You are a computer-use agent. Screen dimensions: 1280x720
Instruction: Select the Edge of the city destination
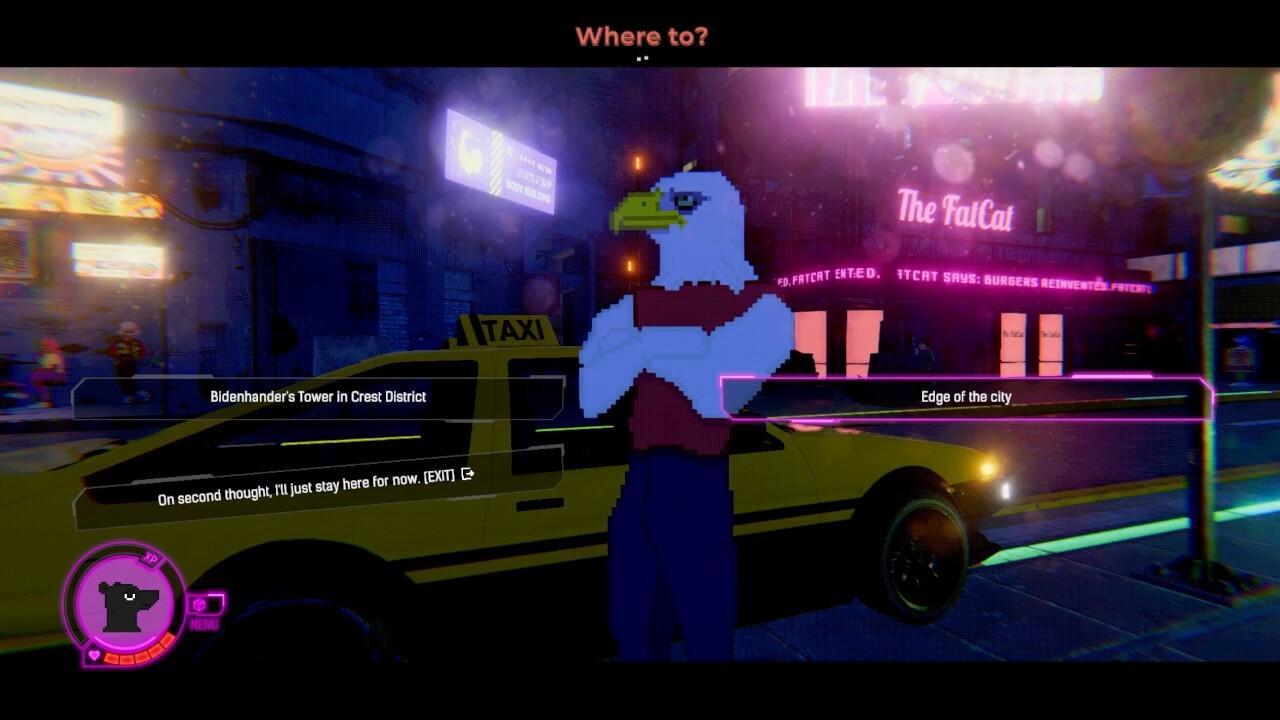[x=966, y=396]
